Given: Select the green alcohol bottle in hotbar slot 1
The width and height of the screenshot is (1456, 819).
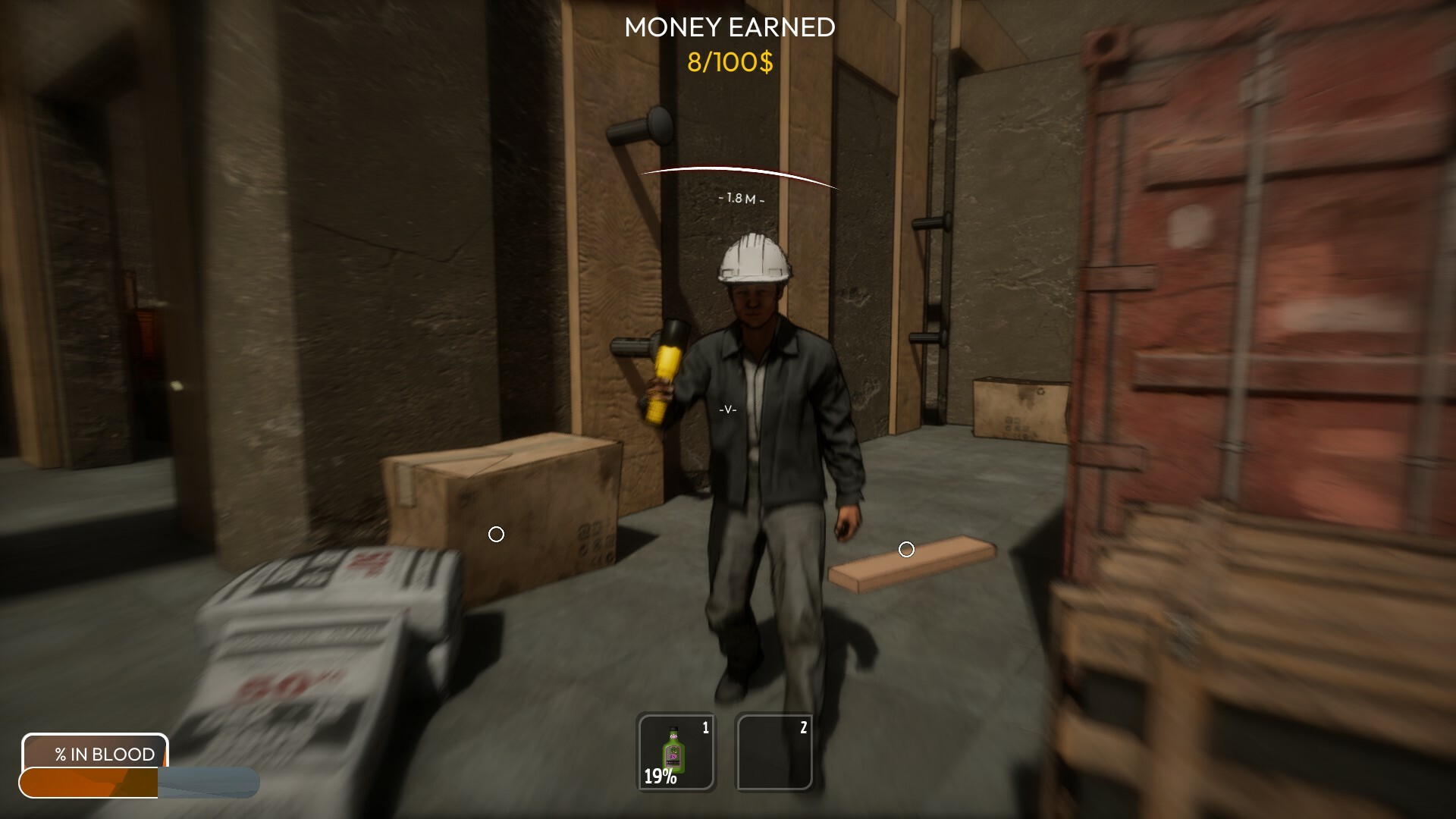Looking at the screenshot, I should [673, 751].
